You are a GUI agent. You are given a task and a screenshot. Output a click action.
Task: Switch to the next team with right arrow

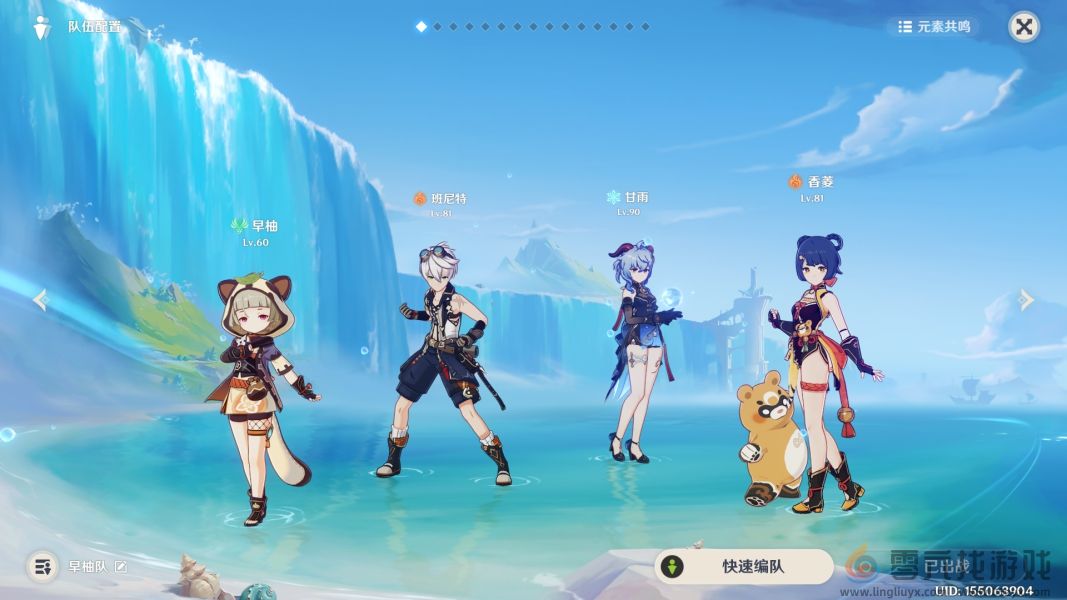[1026, 300]
